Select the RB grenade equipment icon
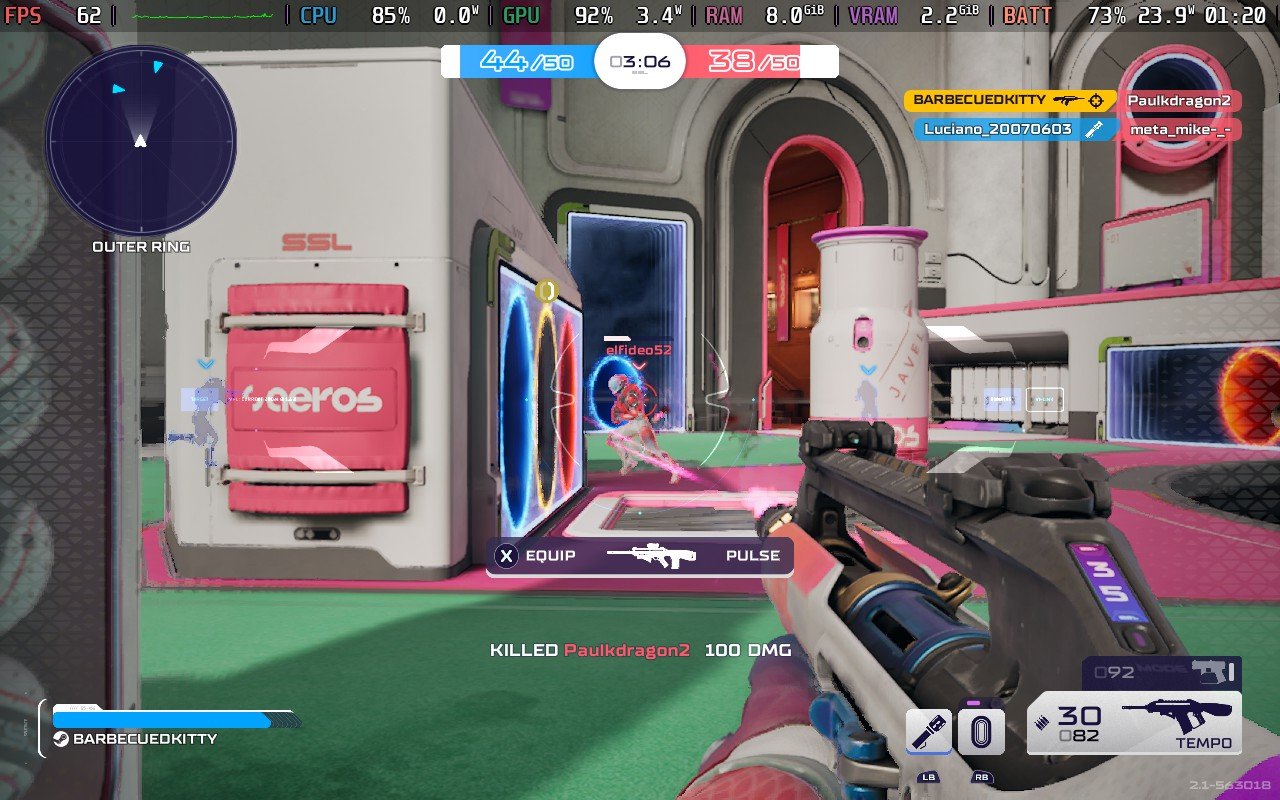The height and width of the screenshot is (800, 1280). tap(982, 731)
